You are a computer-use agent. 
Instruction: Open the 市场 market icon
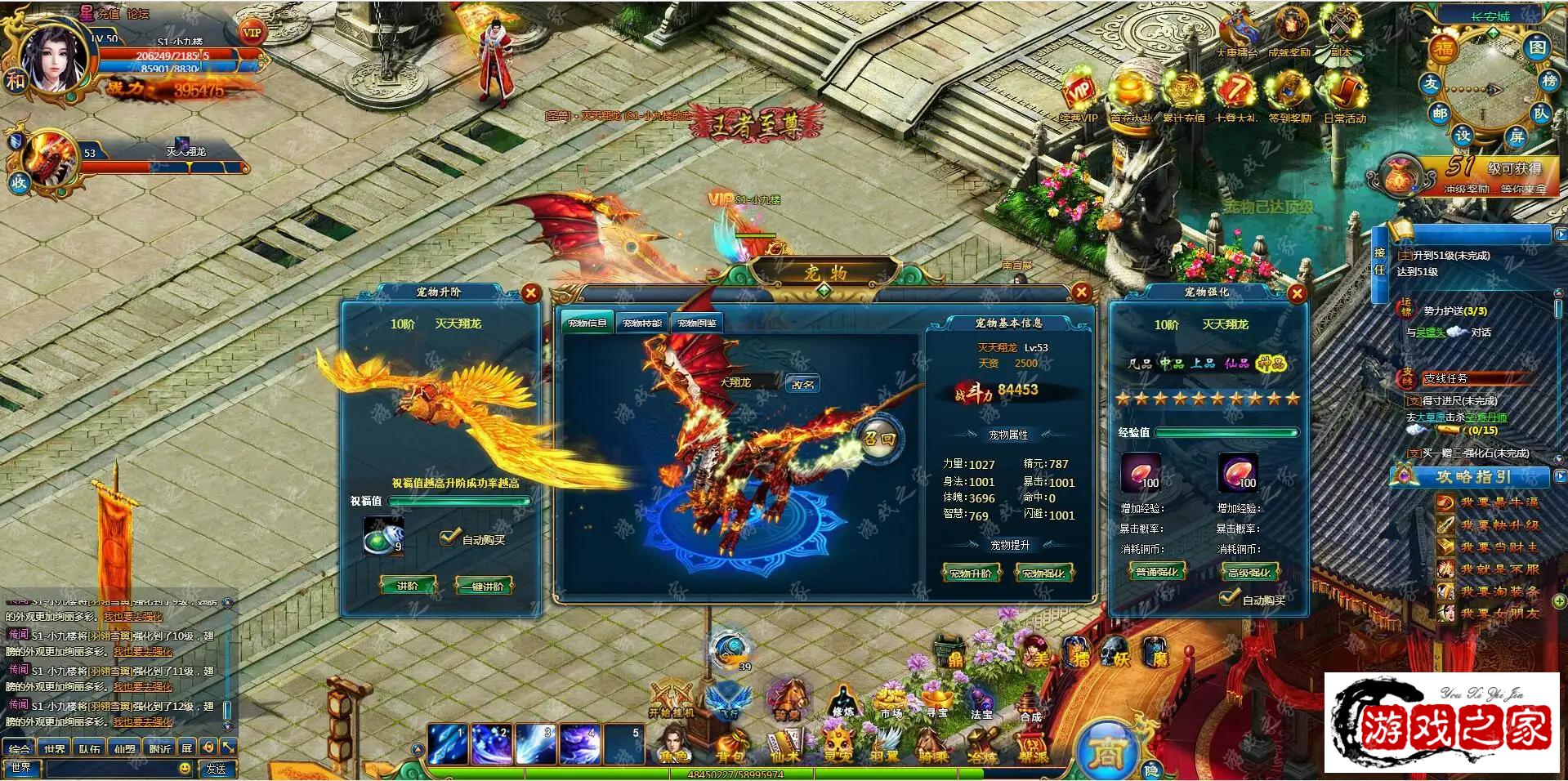(890, 701)
